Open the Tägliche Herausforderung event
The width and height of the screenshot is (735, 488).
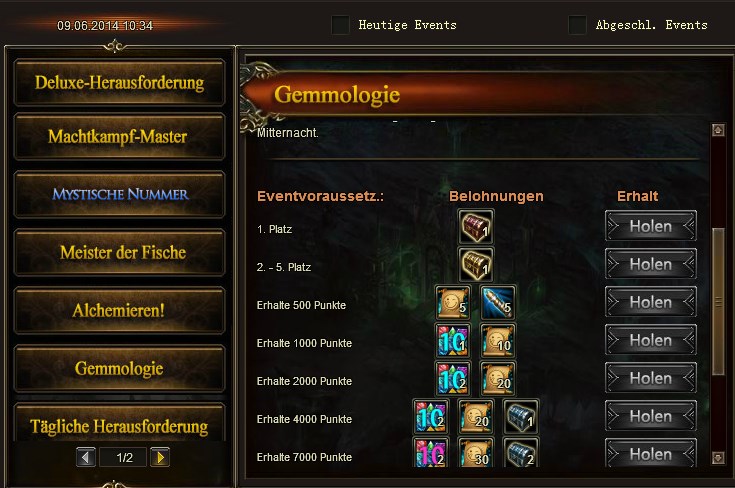[119, 426]
